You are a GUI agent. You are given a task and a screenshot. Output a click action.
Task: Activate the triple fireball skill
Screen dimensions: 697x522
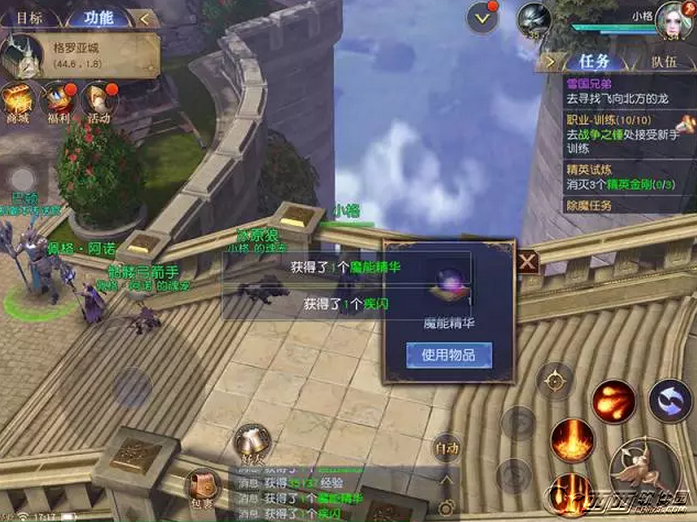[613, 401]
